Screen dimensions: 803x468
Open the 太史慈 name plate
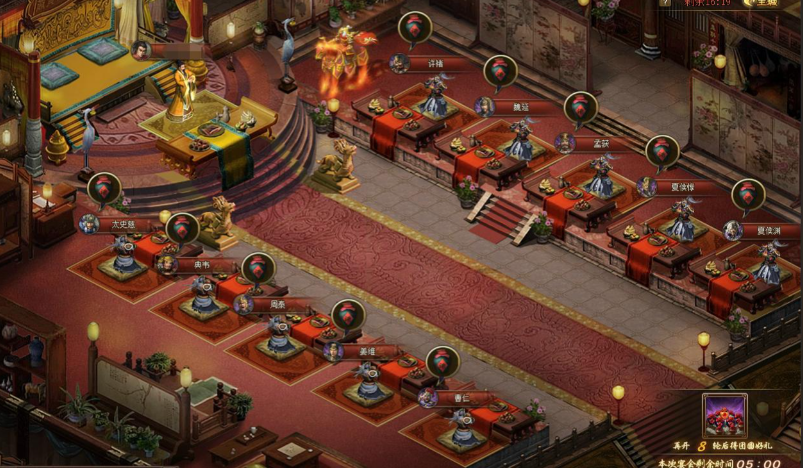pyautogui.click(x=122, y=225)
